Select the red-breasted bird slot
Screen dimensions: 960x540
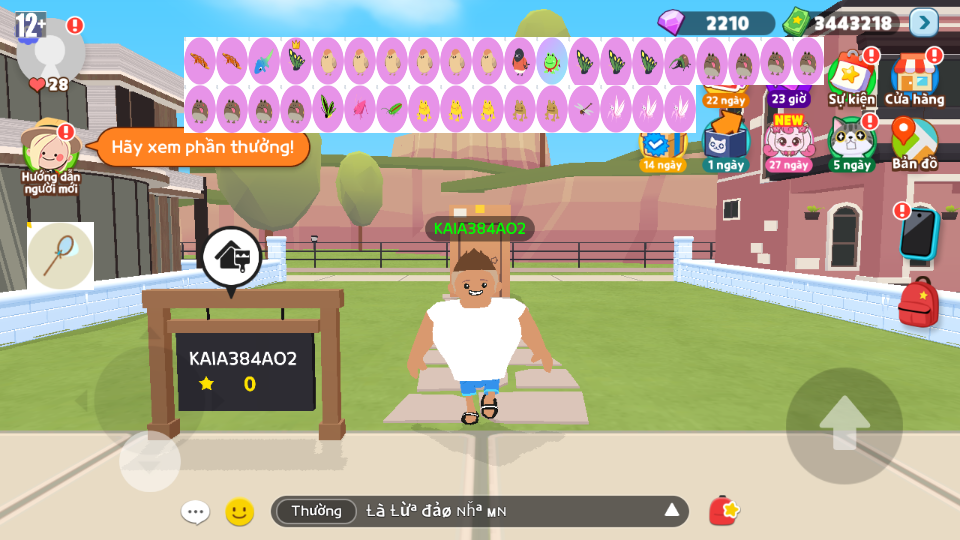point(520,61)
